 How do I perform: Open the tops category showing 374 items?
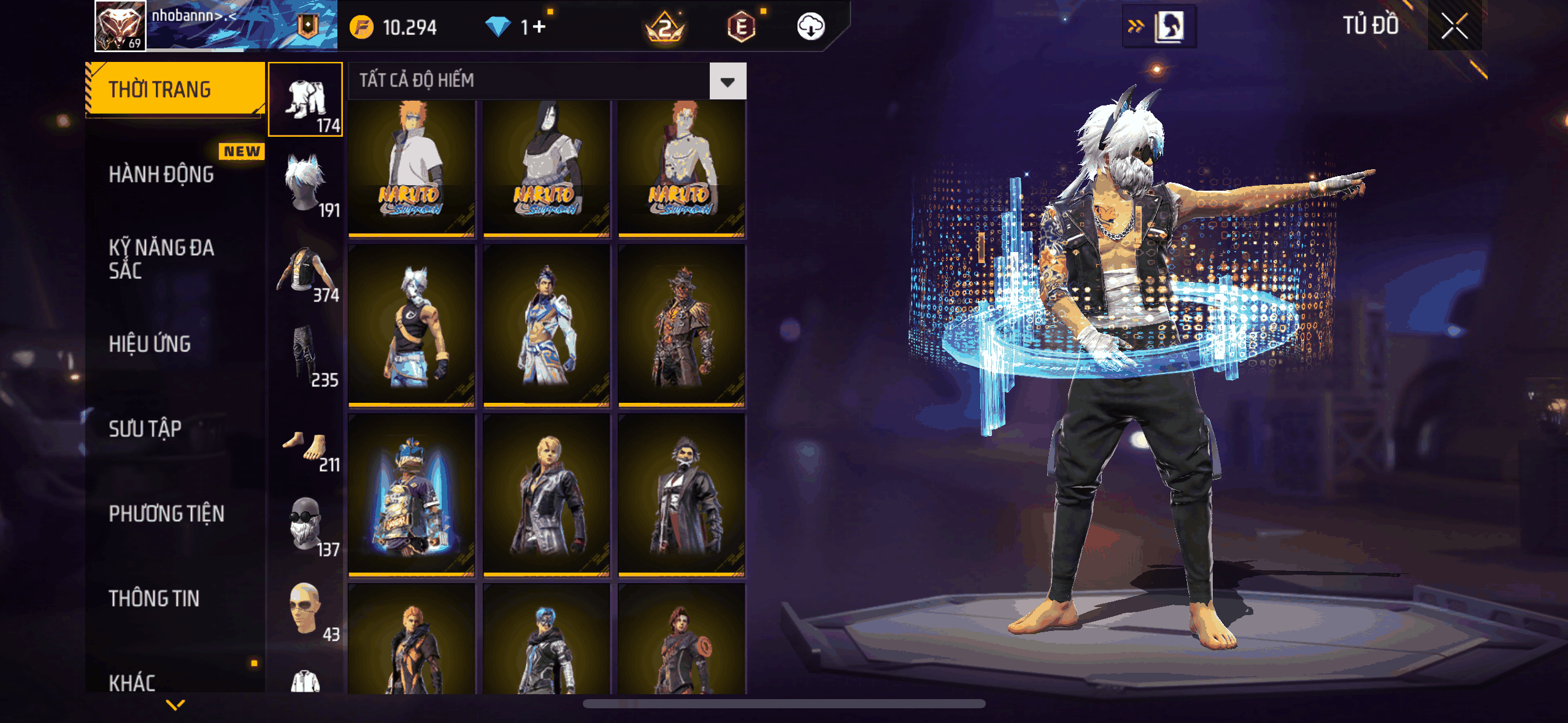click(306, 270)
